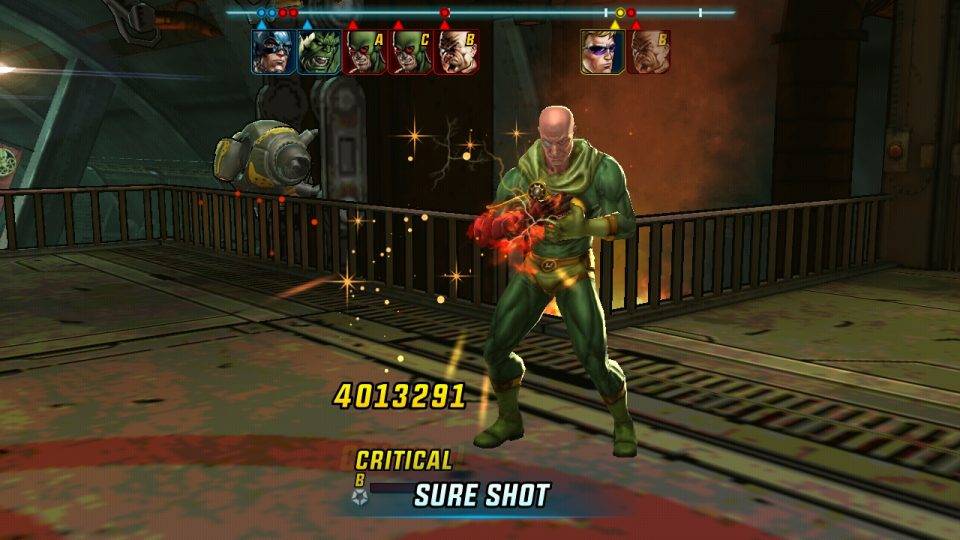Select Hawkeye's turn-order portrait
The width and height of the screenshot is (960, 540).
click(x=603, y=51)
